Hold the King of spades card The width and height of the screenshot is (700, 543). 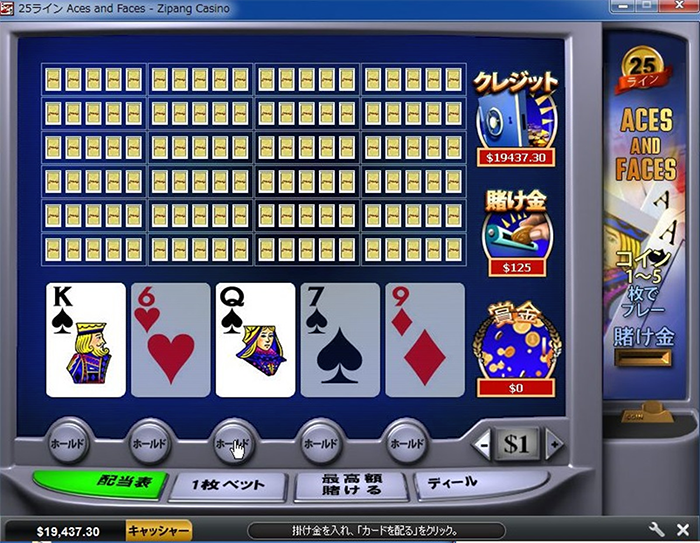86,339
